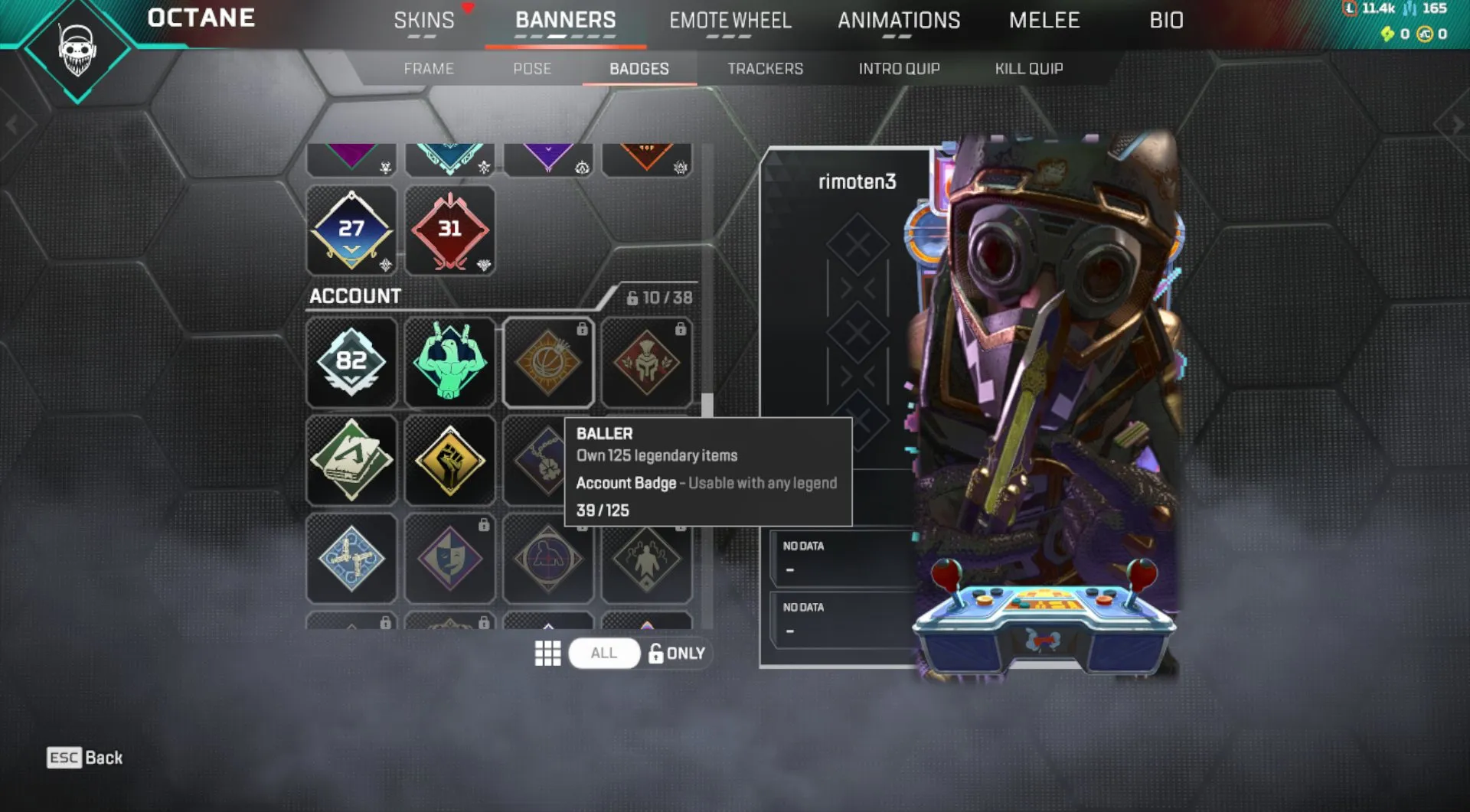Image resolution: width=1470 pixels, height=812 pixels.
Task: Click the locked theater masks badge
Action: (x=450, y=559)
